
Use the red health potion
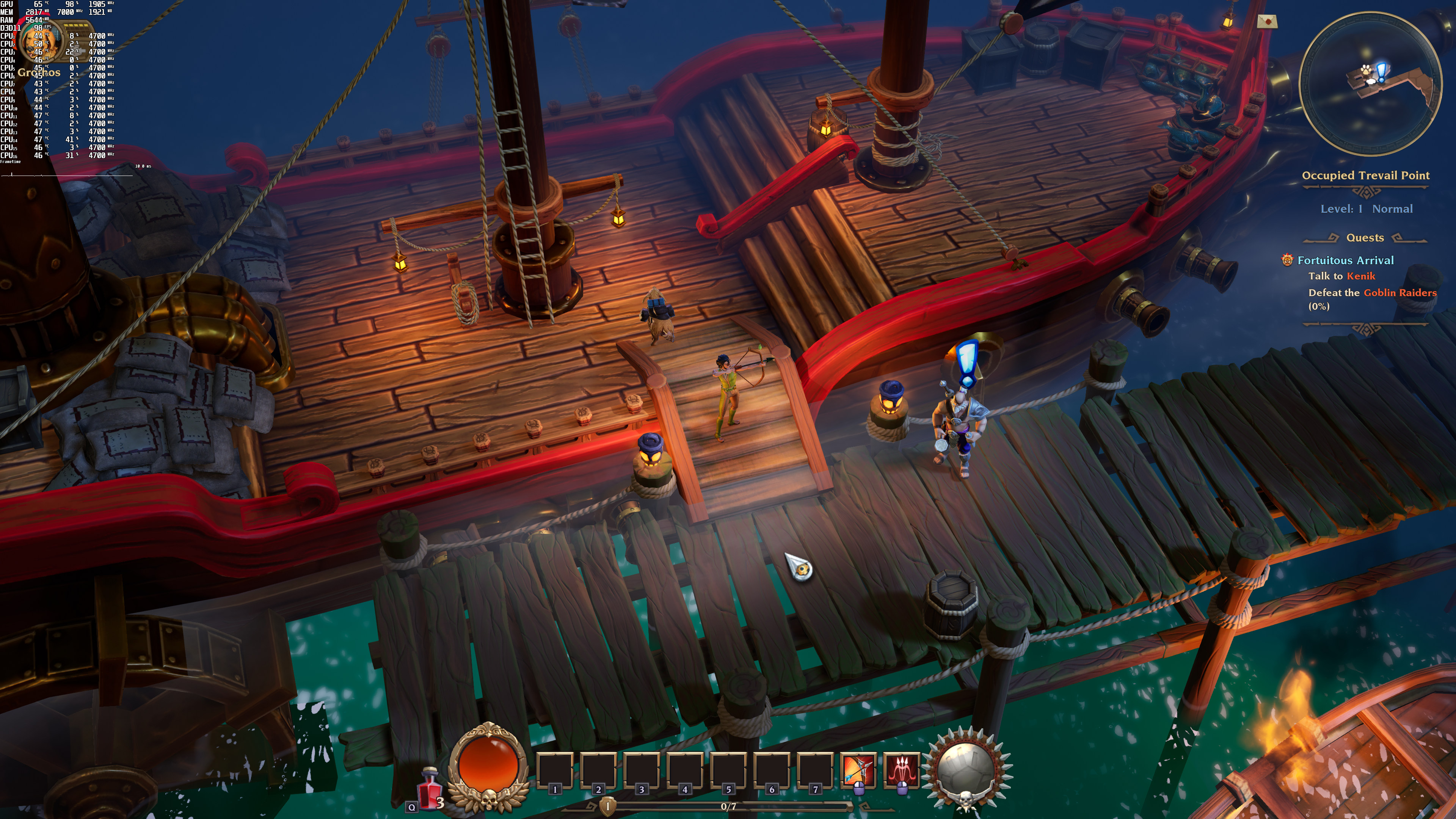click(x=430, y=788)
